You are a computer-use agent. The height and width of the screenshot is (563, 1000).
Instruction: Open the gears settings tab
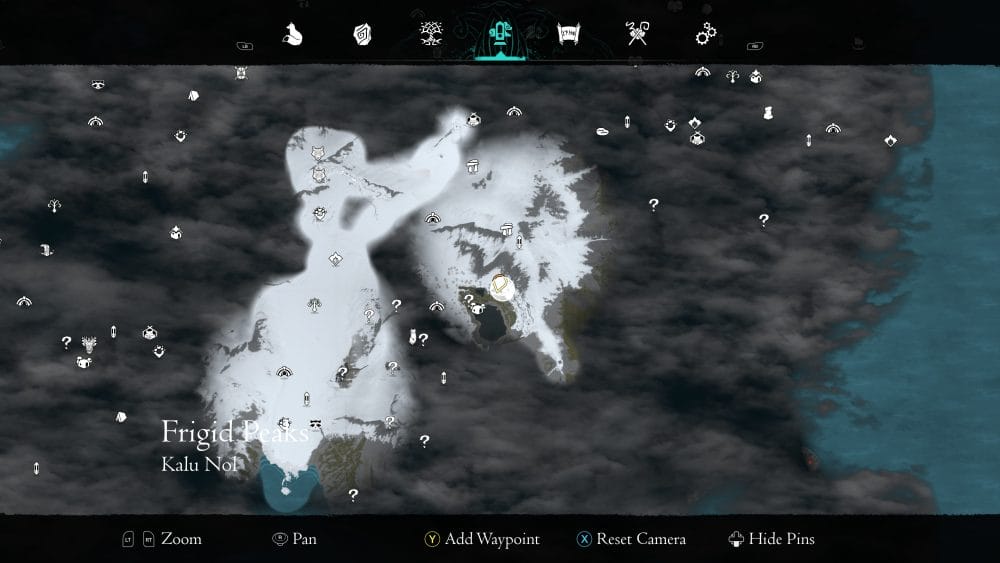(706, 35)
